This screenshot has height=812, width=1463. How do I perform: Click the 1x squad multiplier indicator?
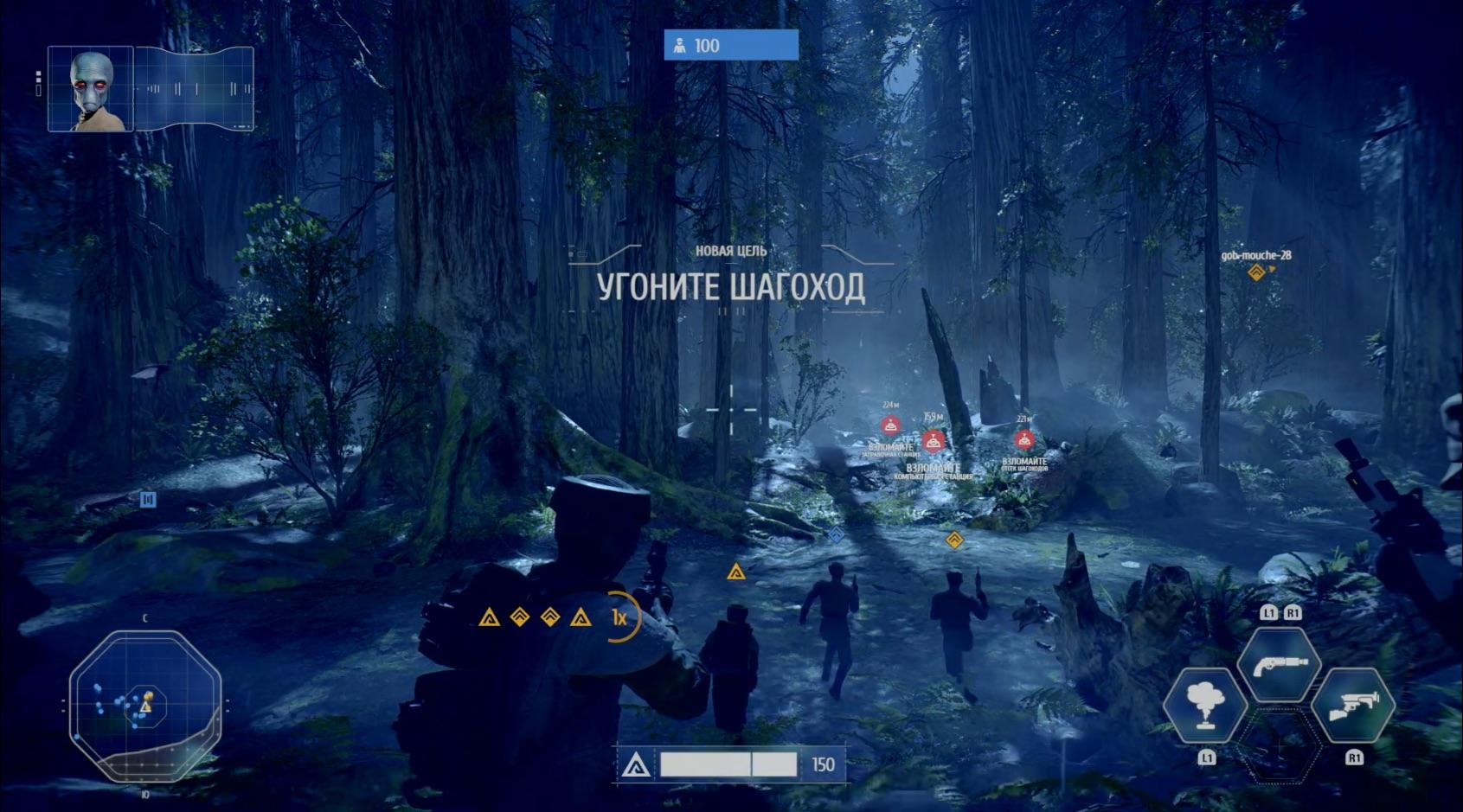tap(620, 617)
